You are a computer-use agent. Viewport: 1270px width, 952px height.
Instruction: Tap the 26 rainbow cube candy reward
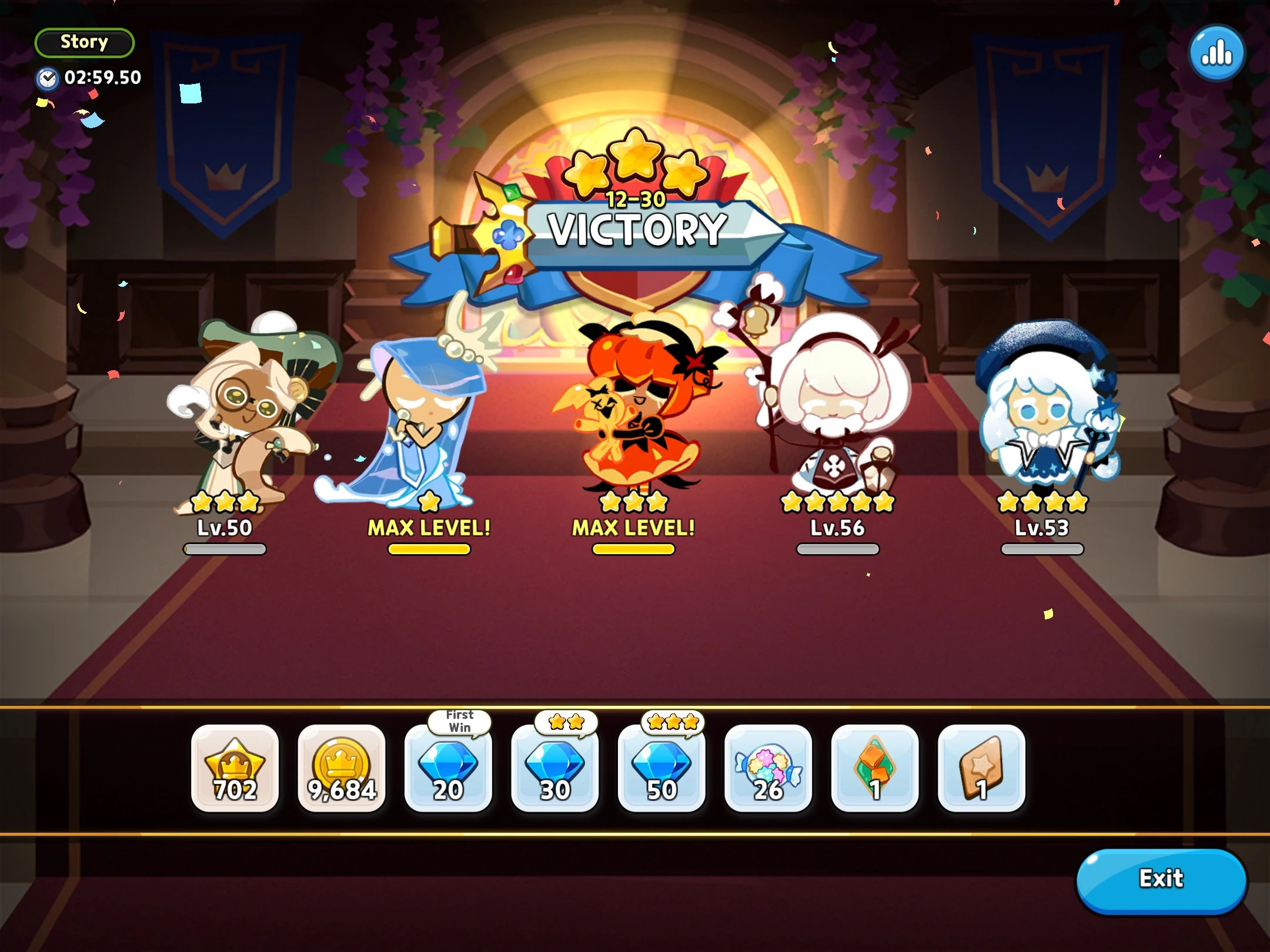click(767, 770)
